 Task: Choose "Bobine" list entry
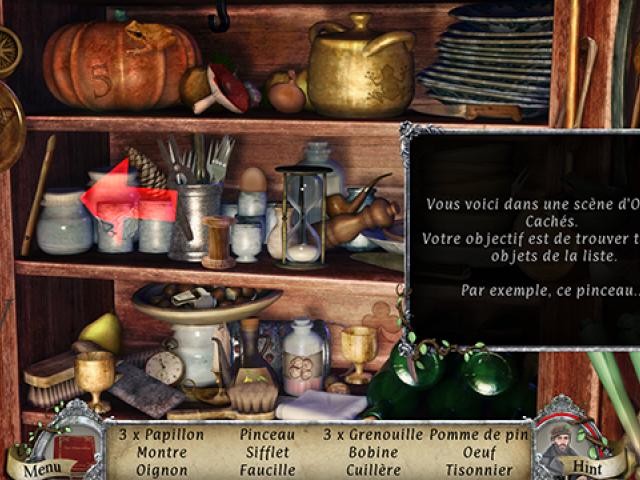click(372, 452)
